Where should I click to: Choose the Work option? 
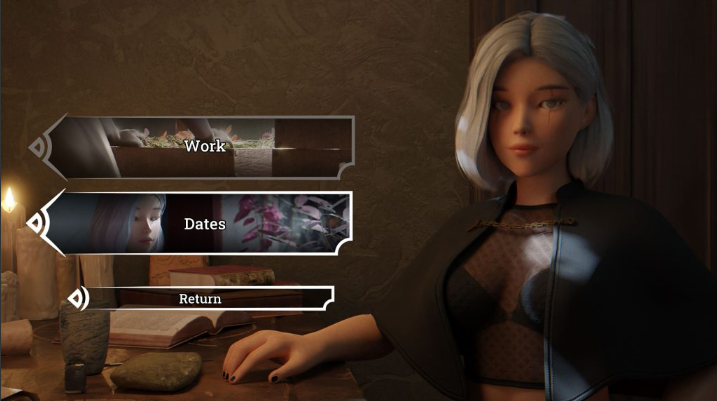coord(204,147)
